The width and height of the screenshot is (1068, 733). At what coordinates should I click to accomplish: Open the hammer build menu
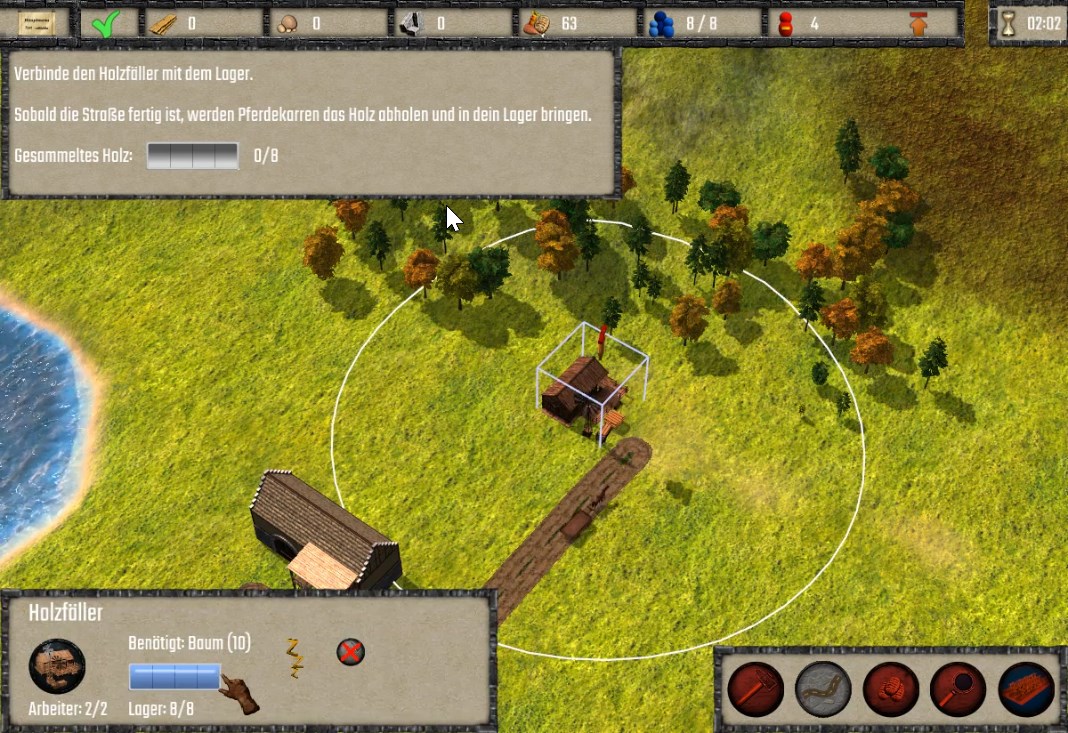pyautogui.click(x=756, y=690)
